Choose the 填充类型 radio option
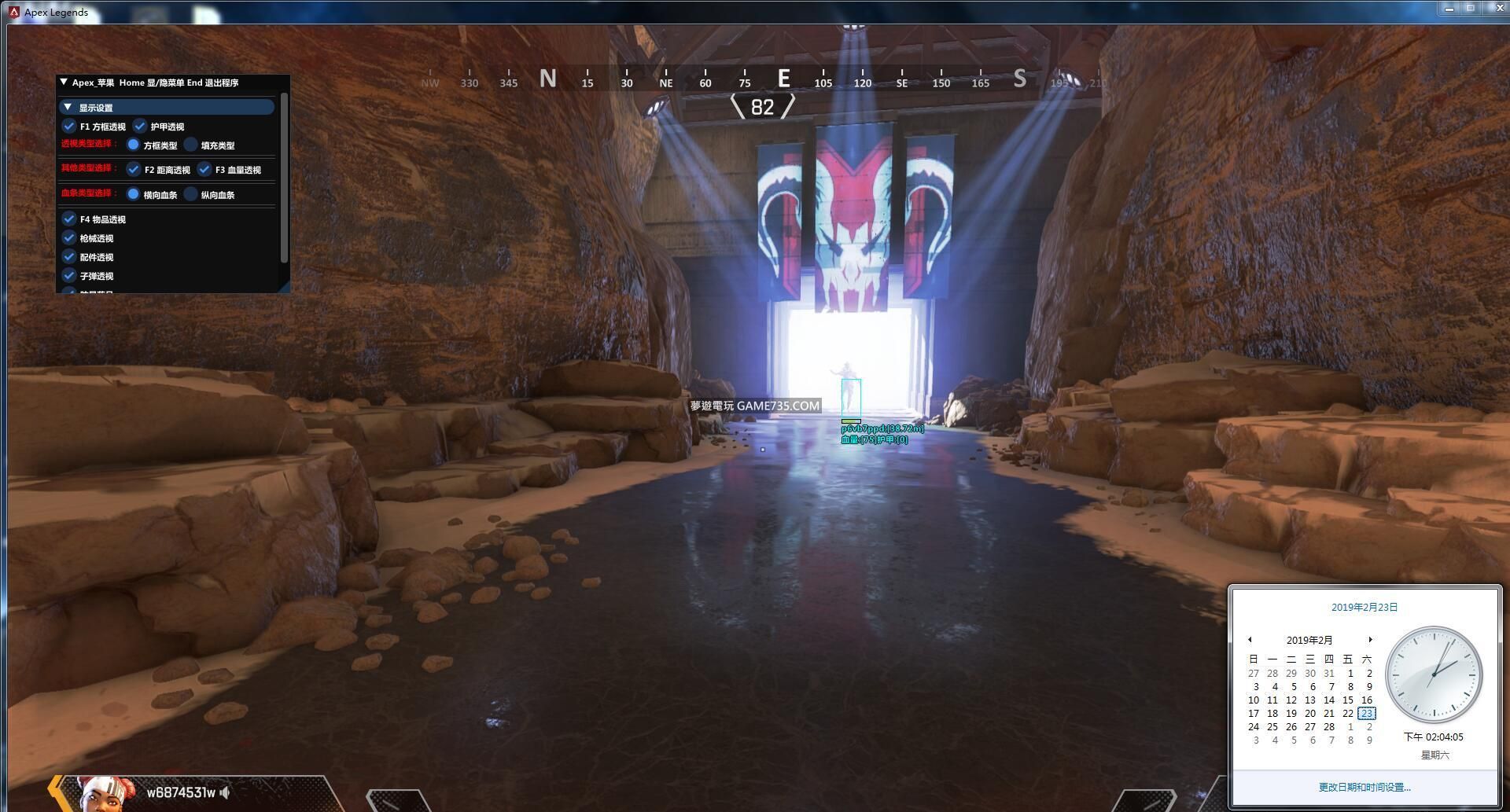 pyautogui.click(x=191, y=145)
